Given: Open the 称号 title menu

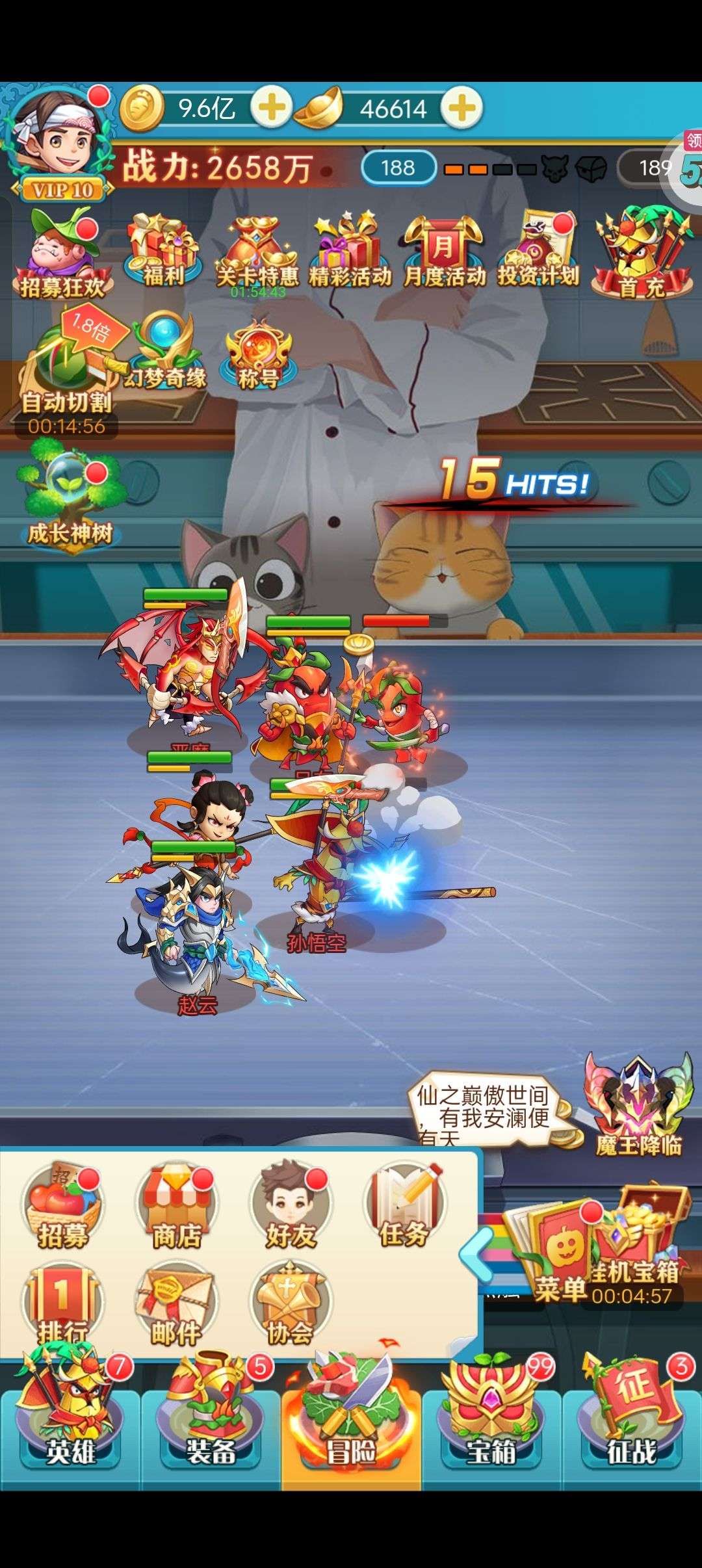Looking at the screenshot, I should point(258,355).
